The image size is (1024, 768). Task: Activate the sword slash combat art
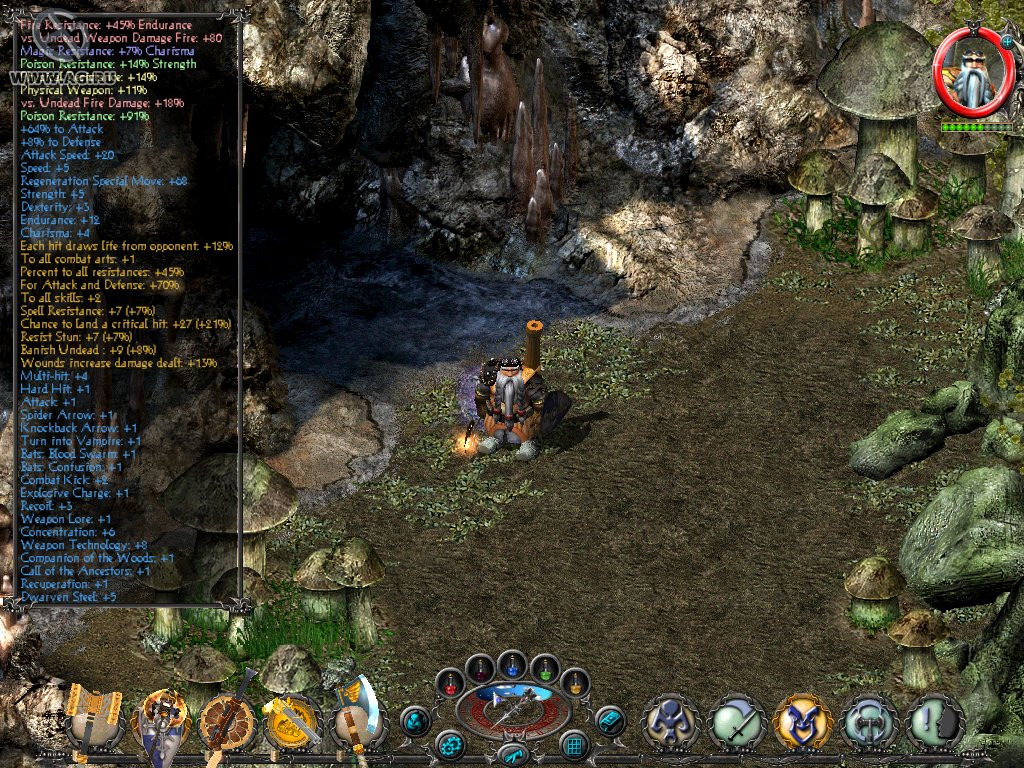[737, 721]
